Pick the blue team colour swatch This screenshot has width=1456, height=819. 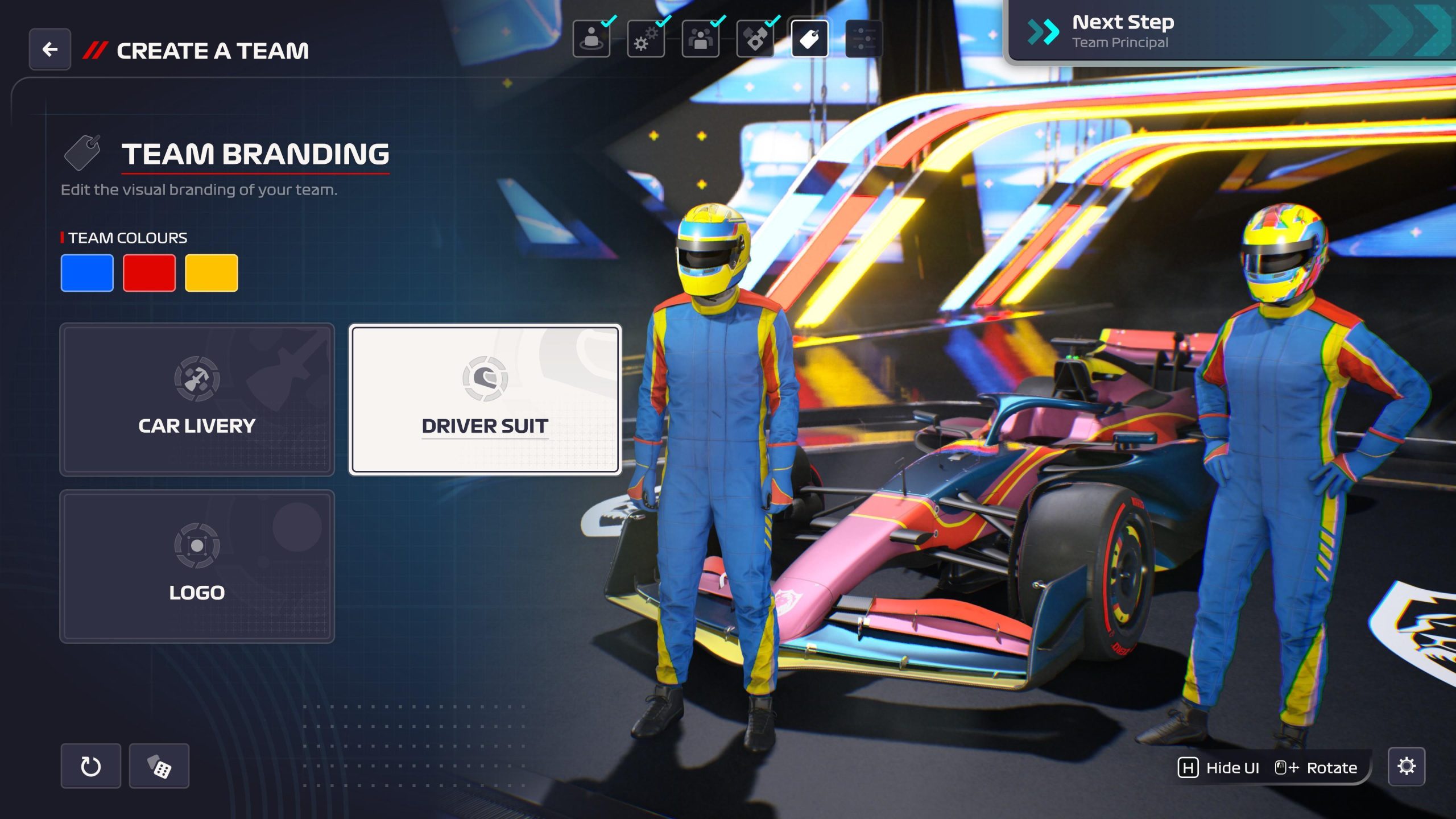pos(87,273)
